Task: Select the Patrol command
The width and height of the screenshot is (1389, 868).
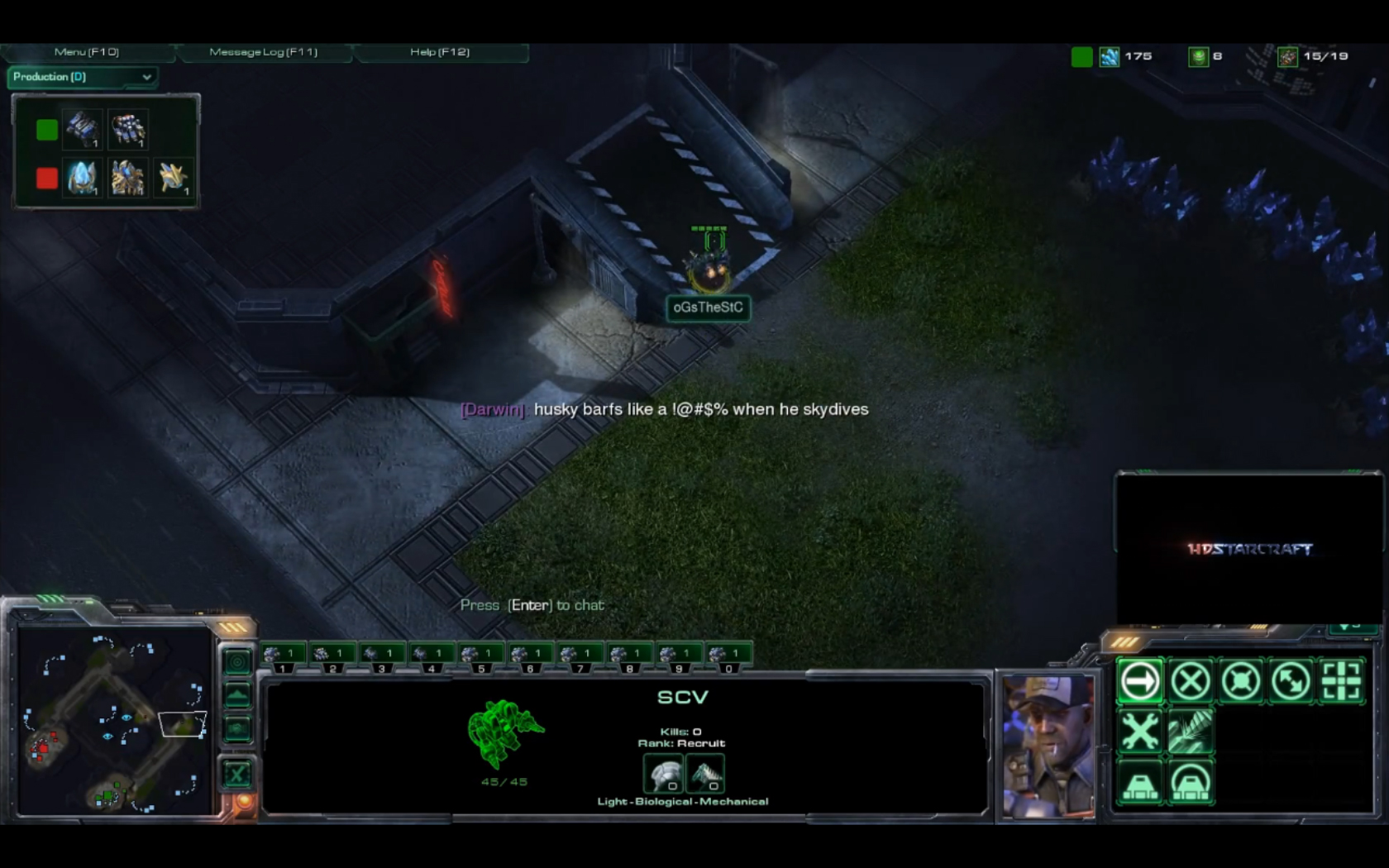Action: coord(1291,682)
